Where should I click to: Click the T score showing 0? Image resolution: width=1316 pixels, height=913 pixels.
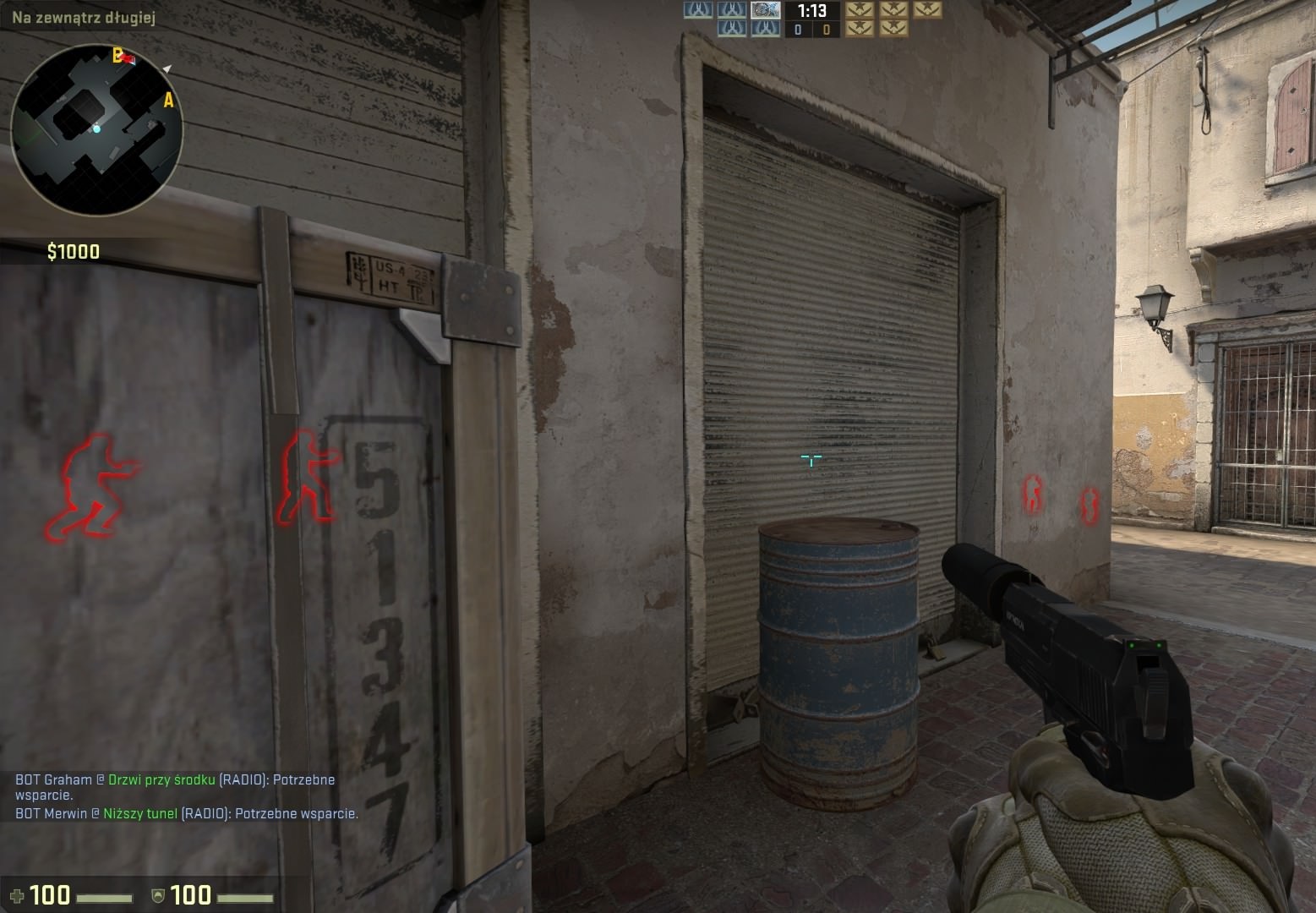coord(826,30)
